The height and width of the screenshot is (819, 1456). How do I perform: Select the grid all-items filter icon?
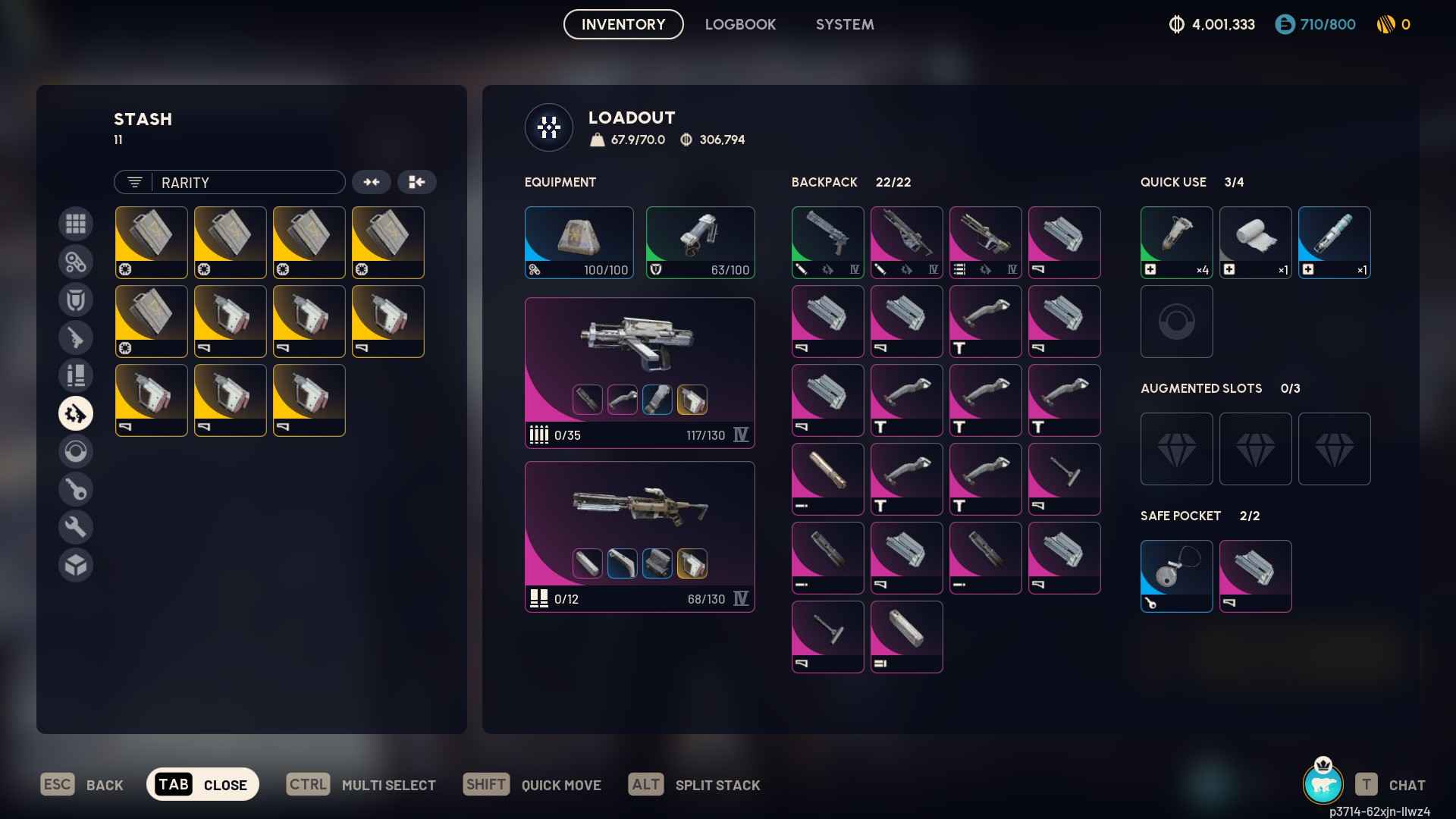pyautogui.click(x=76, y=224)
